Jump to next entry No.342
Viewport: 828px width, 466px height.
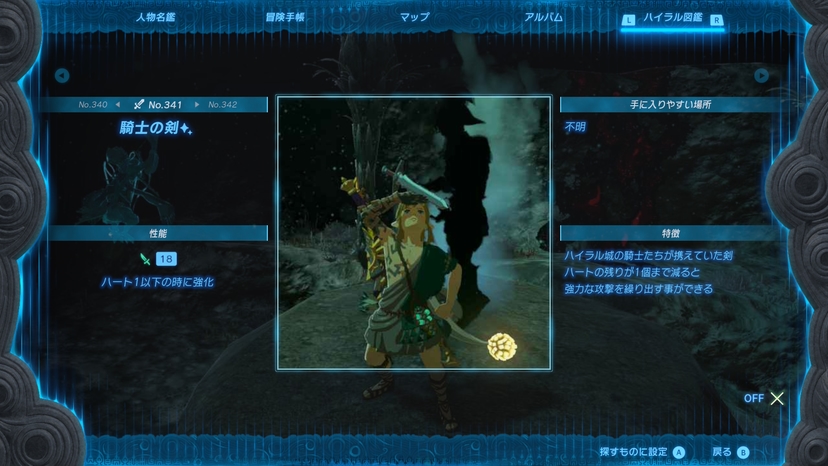pyautogui.click(x=222, y=104)
